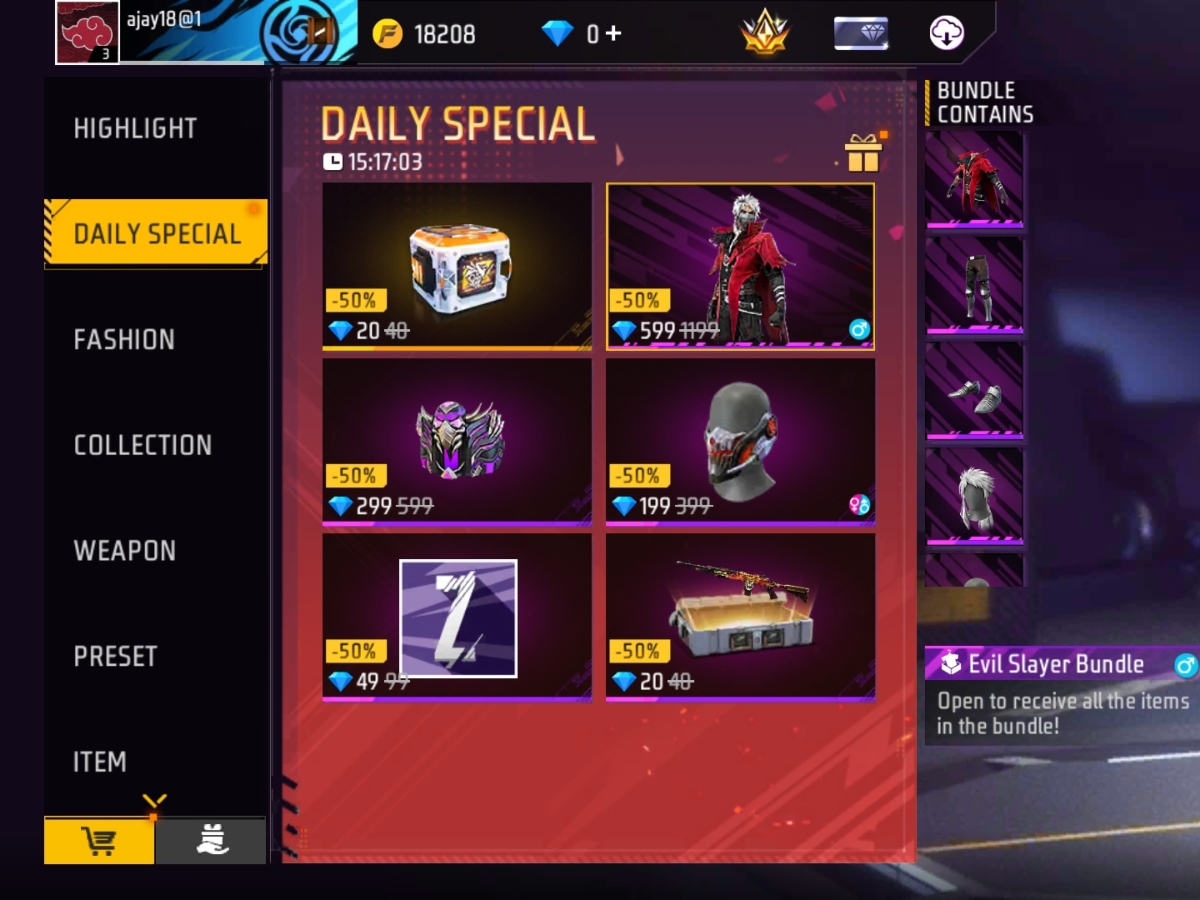Select the Daily Special tab
The width and height of the screenshot is (1200, 900).
coord(157,234)
